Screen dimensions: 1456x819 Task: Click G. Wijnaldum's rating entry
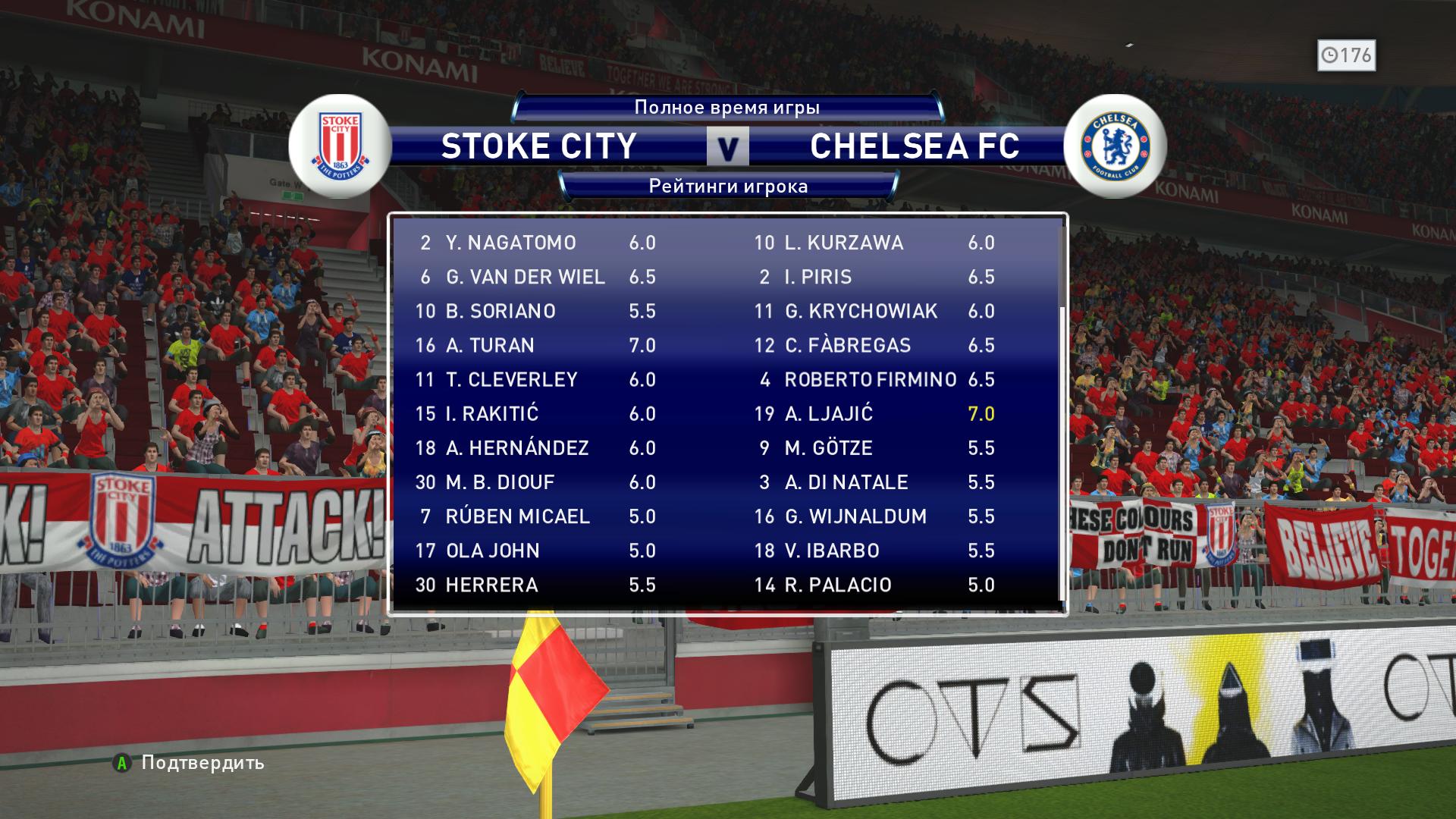pyautogui.click(x=874, y=516)
